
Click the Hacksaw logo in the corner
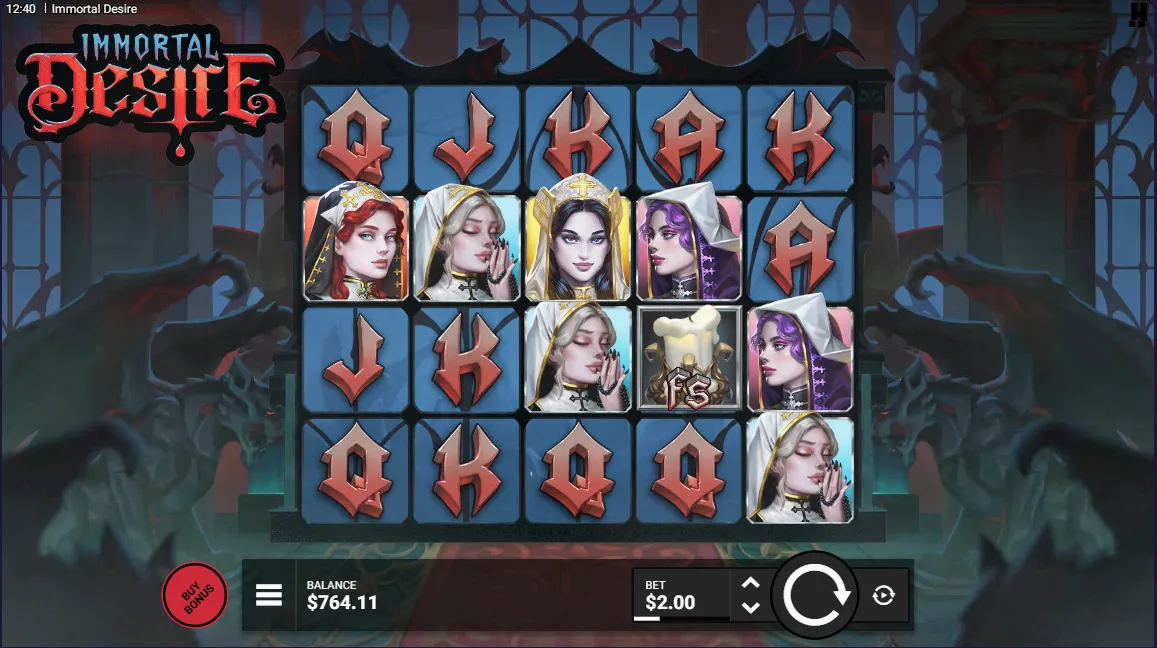coord(1138,14)
